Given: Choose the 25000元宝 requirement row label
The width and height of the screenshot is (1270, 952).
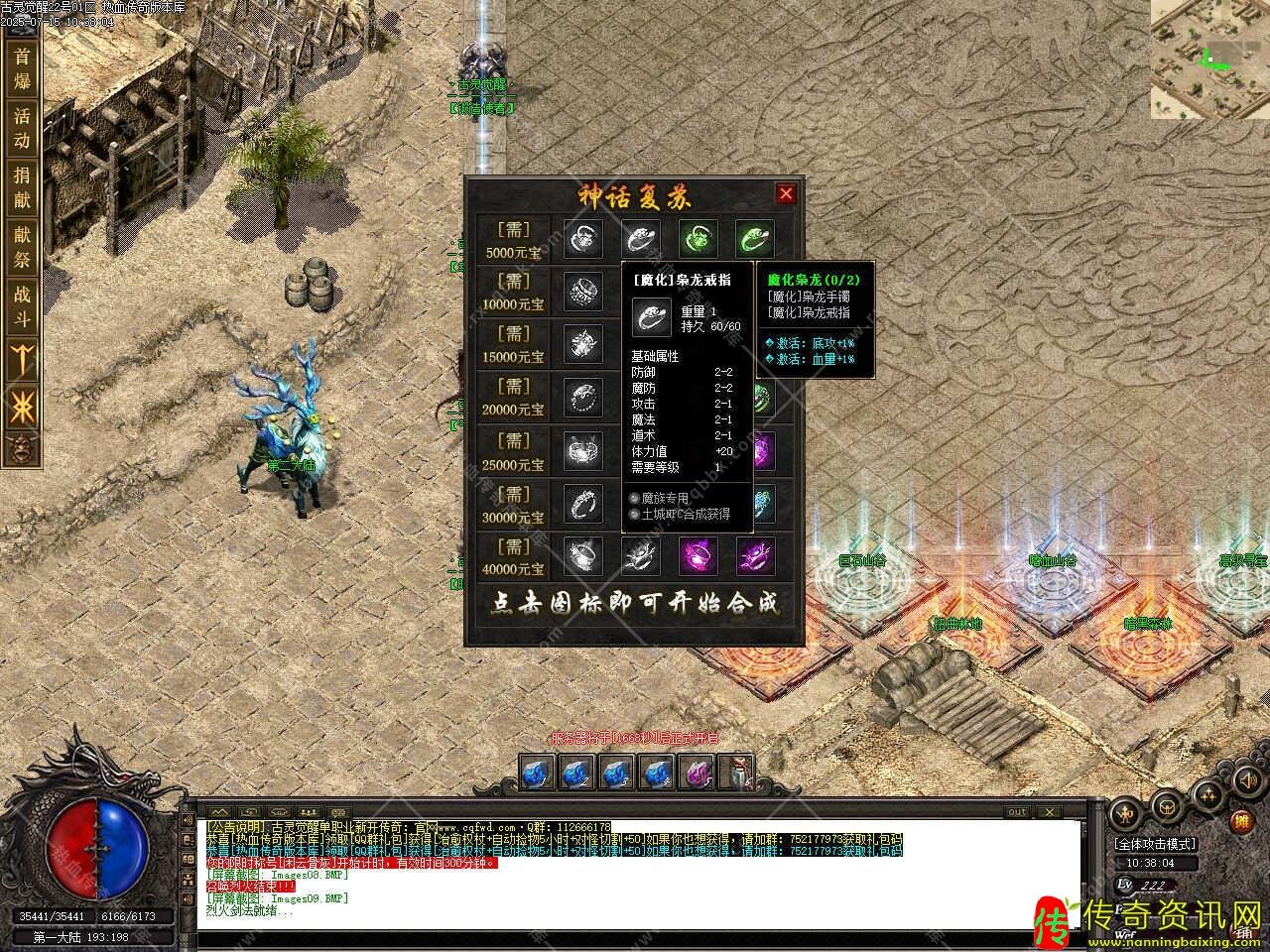Looking at the screenshot, I should point(514,451).
